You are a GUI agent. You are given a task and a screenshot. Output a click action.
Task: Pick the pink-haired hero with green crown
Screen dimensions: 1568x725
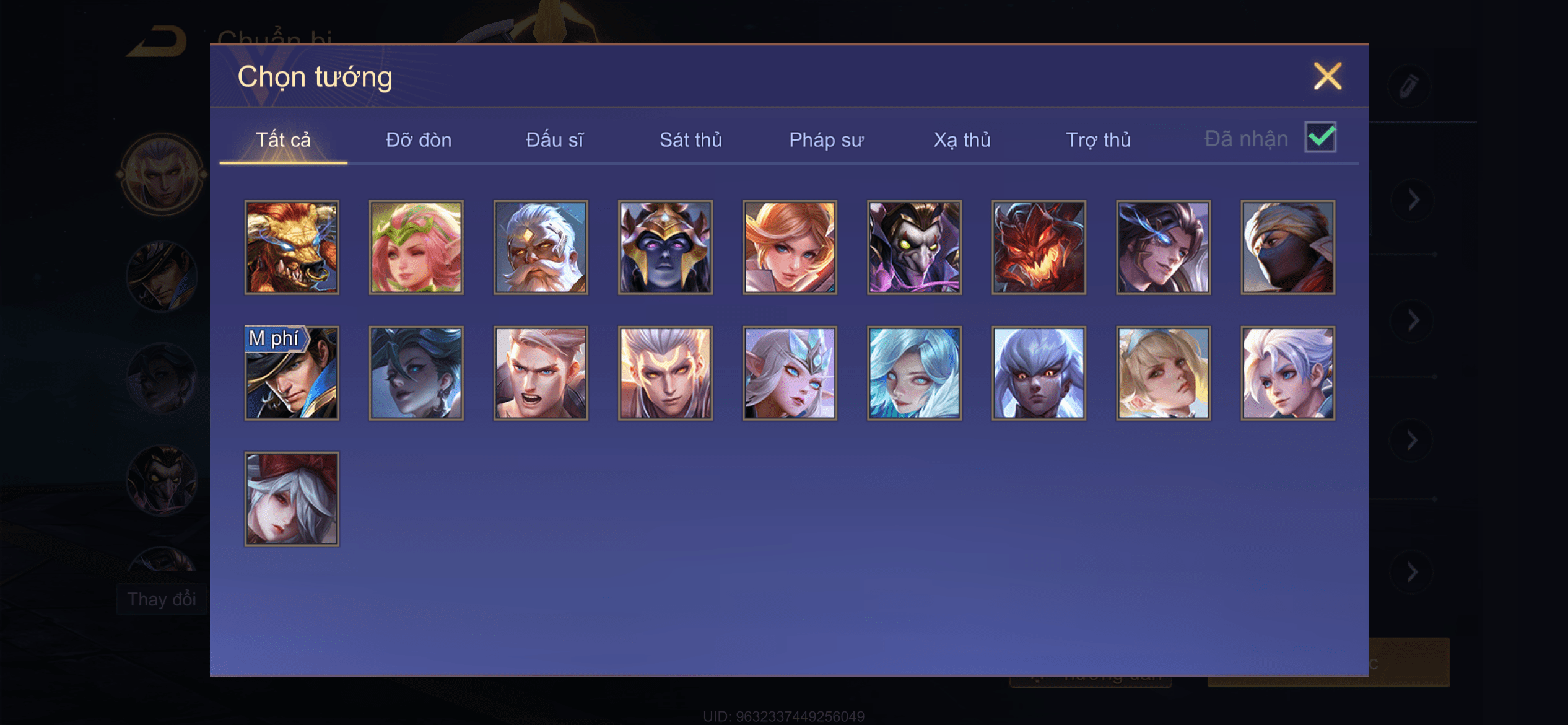[x=416, y=247]
